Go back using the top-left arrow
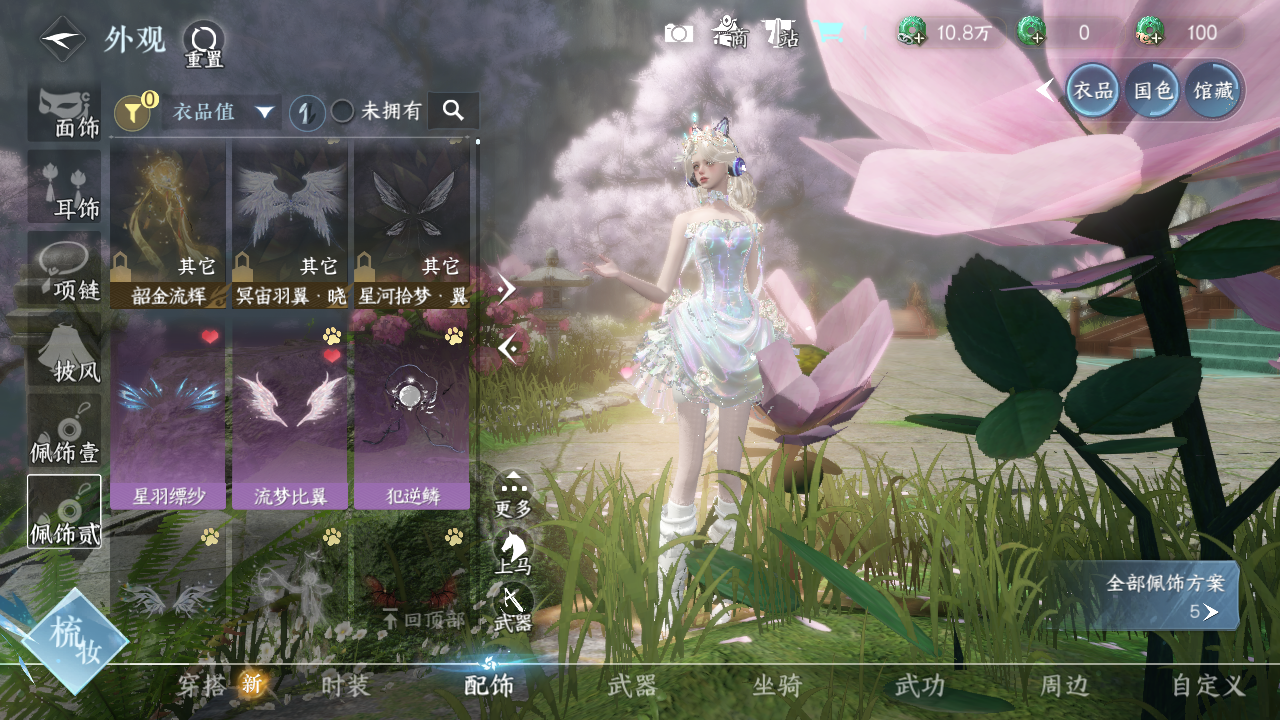1280x720 pixels. point(62,40)
